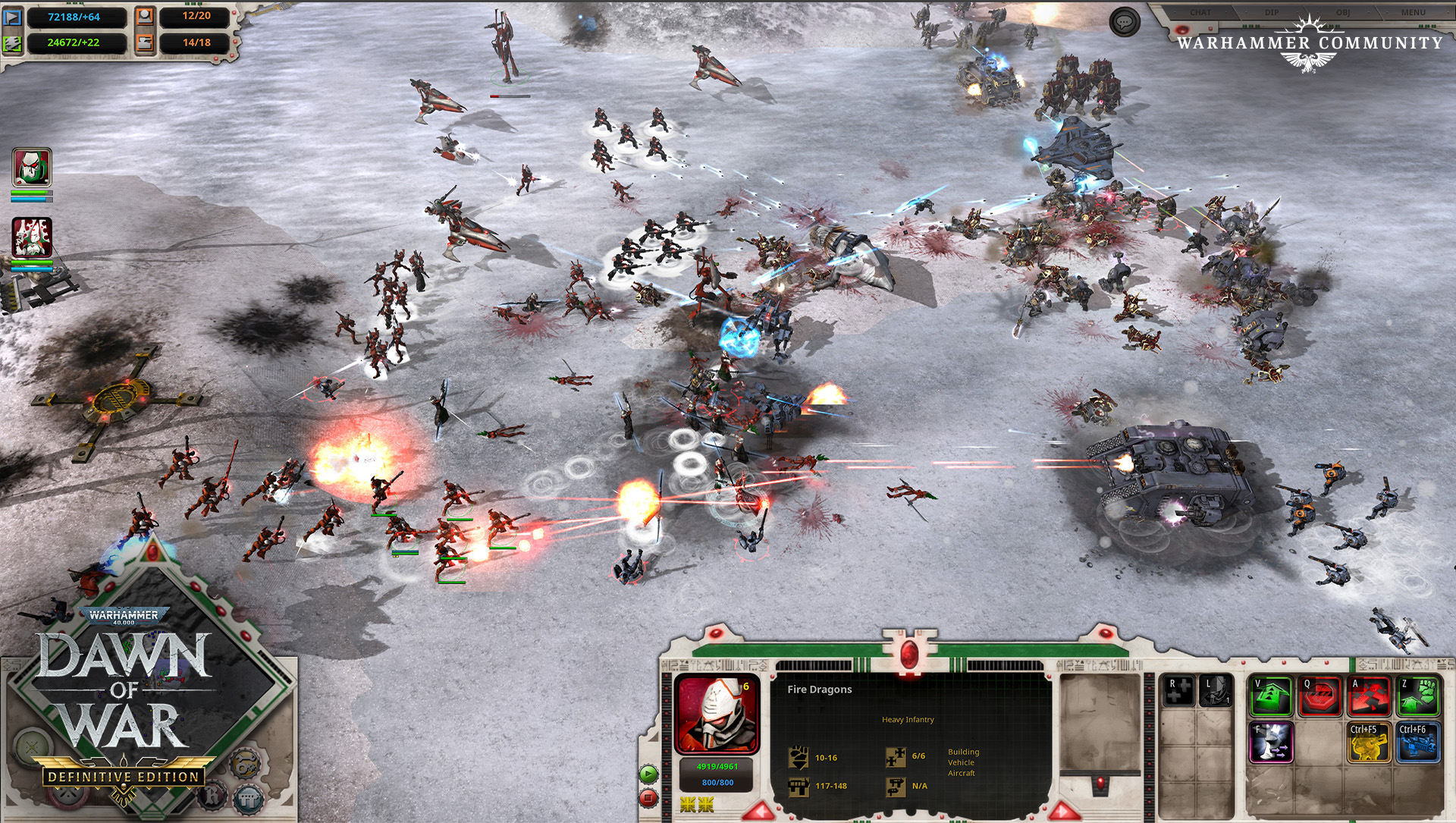Activate the Ctrl+F6 weapon upgrade icon

click(x=1417, y=742)
